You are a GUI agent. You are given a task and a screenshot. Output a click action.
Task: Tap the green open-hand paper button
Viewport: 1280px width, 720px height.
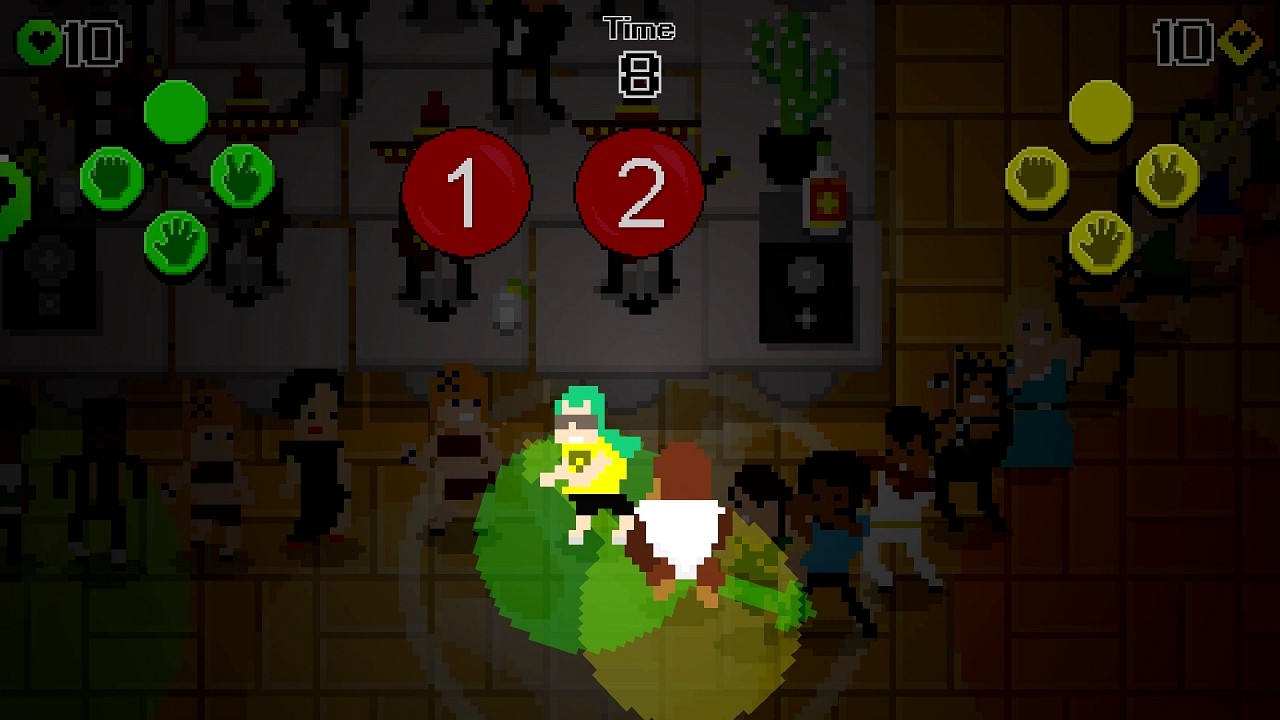point(175,238)
